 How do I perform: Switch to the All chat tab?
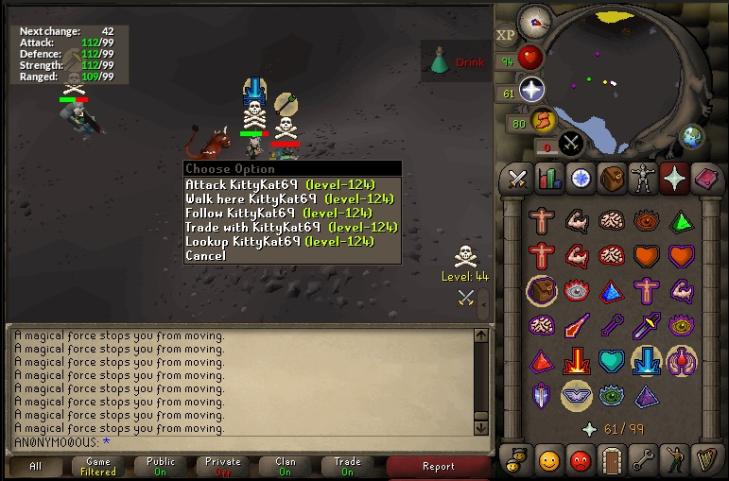point(35,466)
